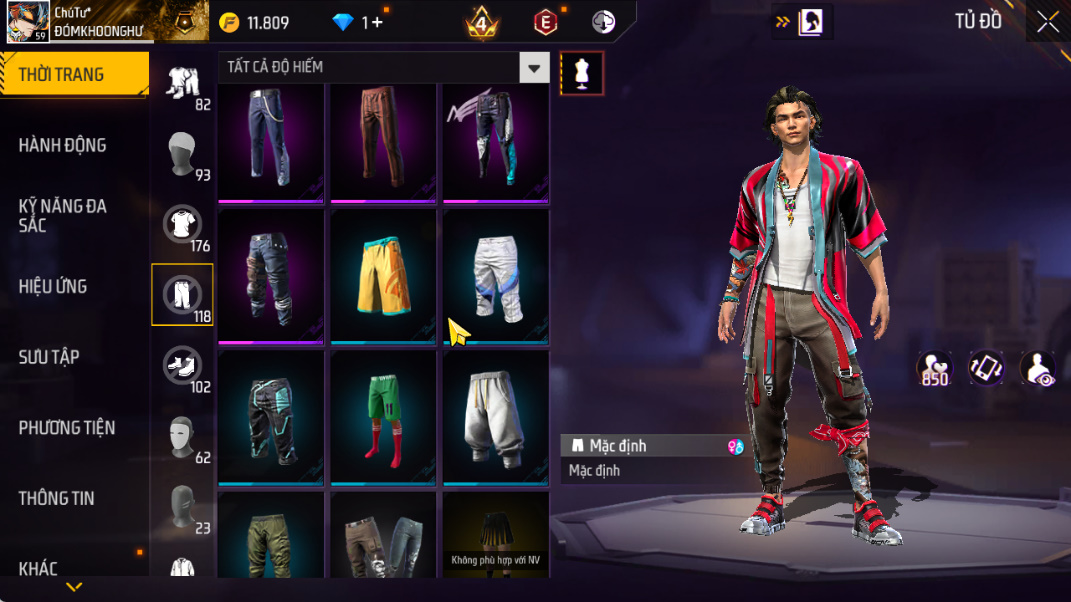Open the shirt tops category with 176 items
The height and width of the screenshot is (602, 1071).
tap(182, 225)
